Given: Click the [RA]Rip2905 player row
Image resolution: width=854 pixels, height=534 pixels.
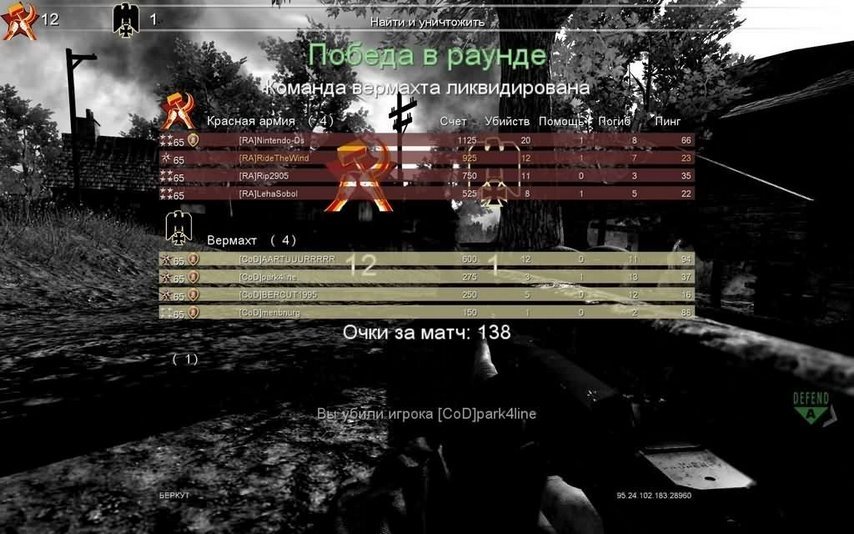Looking at the screenshot, I should [426, 176].
